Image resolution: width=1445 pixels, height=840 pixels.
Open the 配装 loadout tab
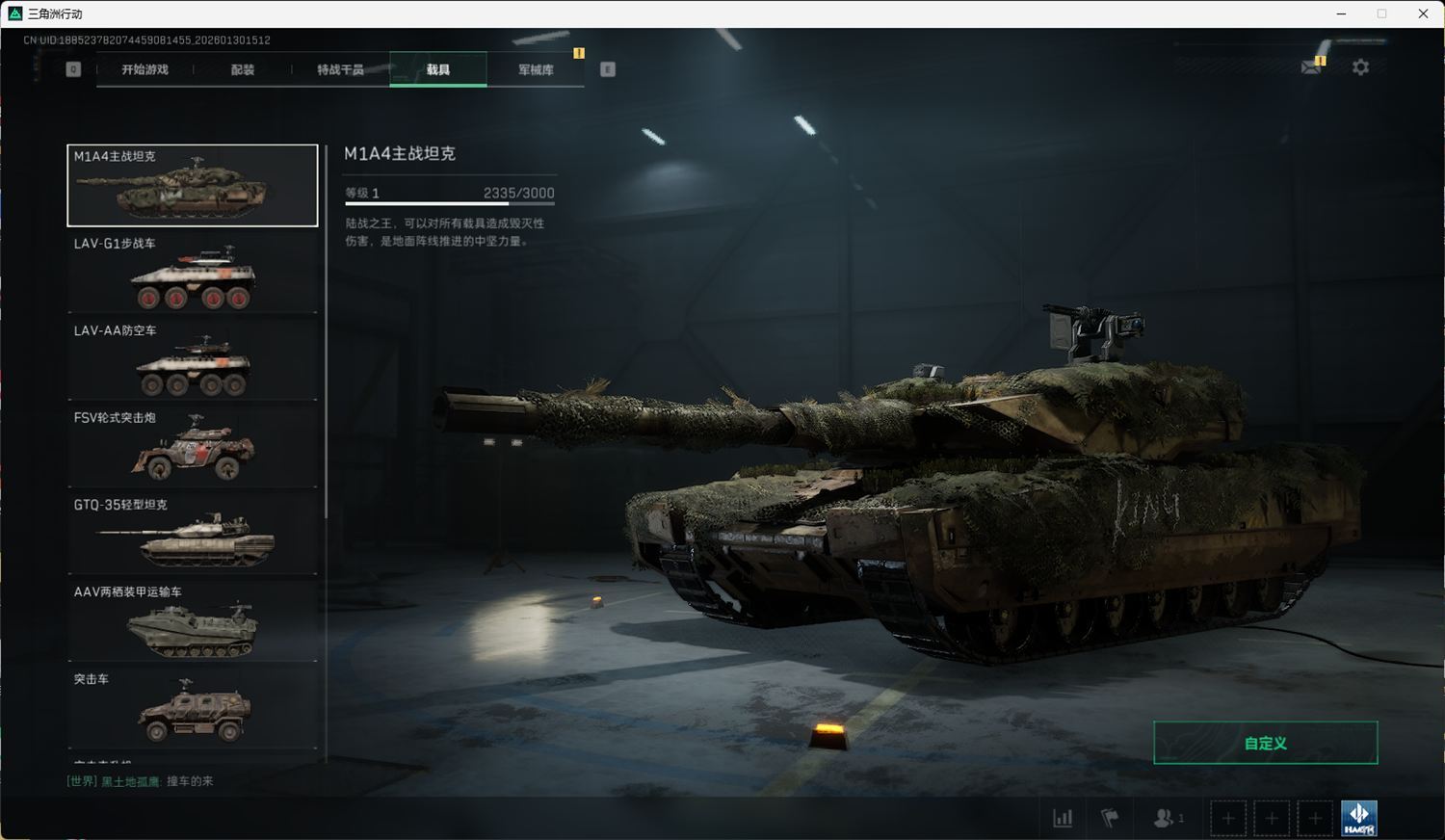tap(243, 69)
